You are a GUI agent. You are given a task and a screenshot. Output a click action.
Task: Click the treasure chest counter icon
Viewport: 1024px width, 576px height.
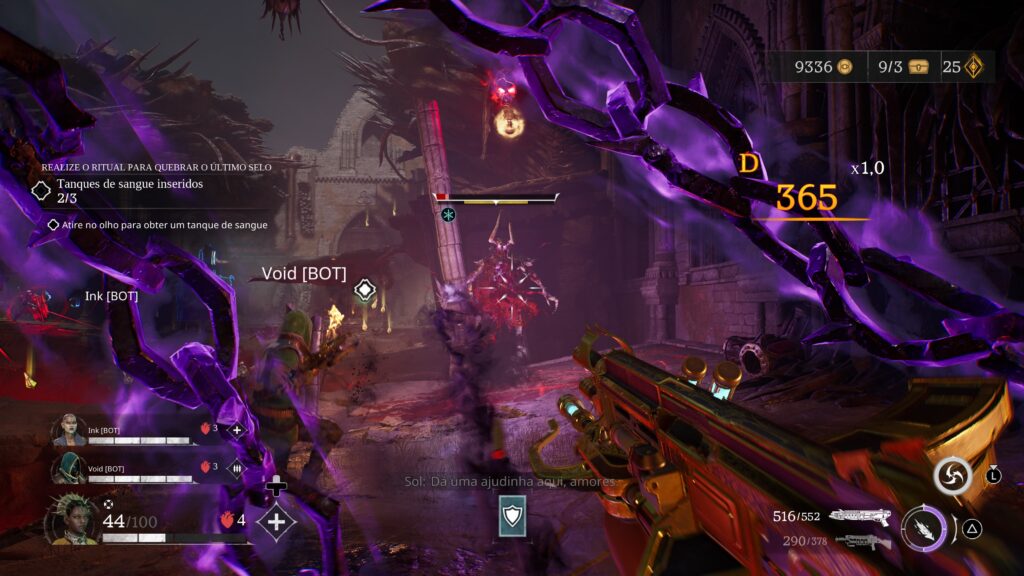pos(919,67)
